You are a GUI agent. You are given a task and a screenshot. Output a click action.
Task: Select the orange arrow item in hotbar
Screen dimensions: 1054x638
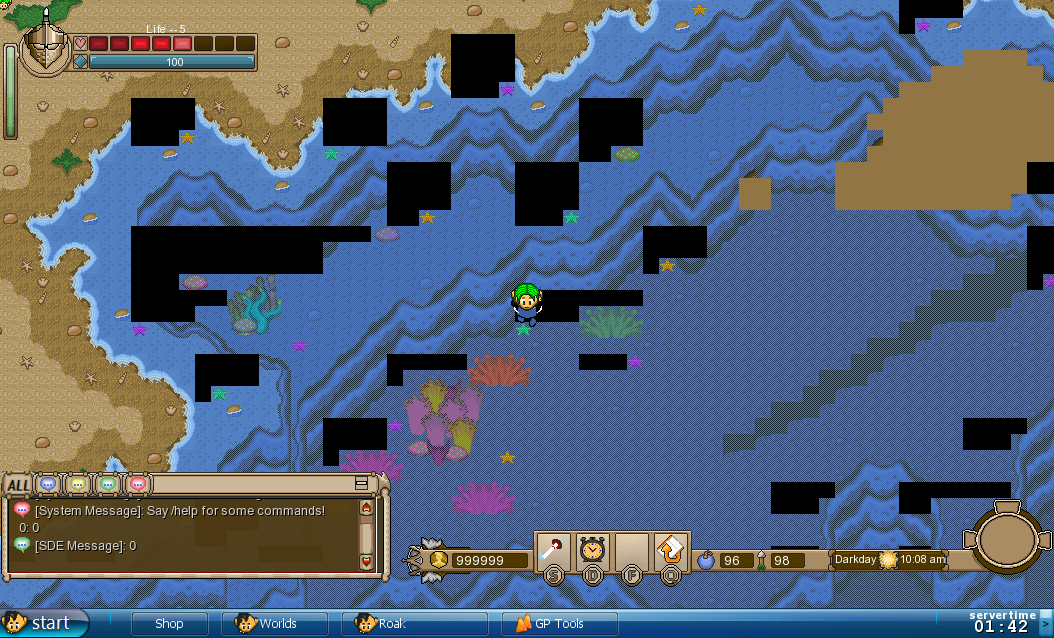670,549
